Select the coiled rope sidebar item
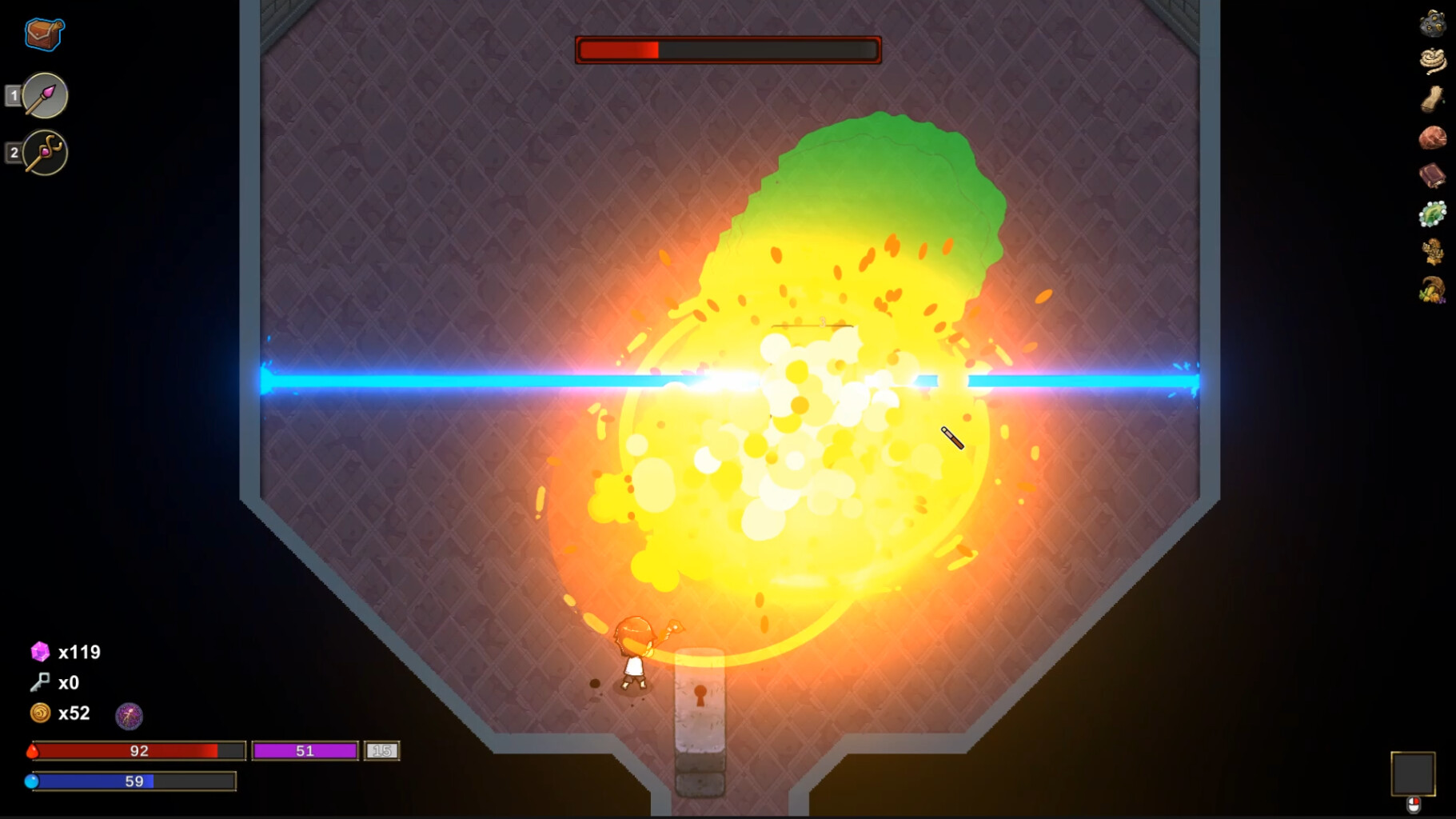Image resolution: width=1456 pixels, height=819 pixels. 1434,58
